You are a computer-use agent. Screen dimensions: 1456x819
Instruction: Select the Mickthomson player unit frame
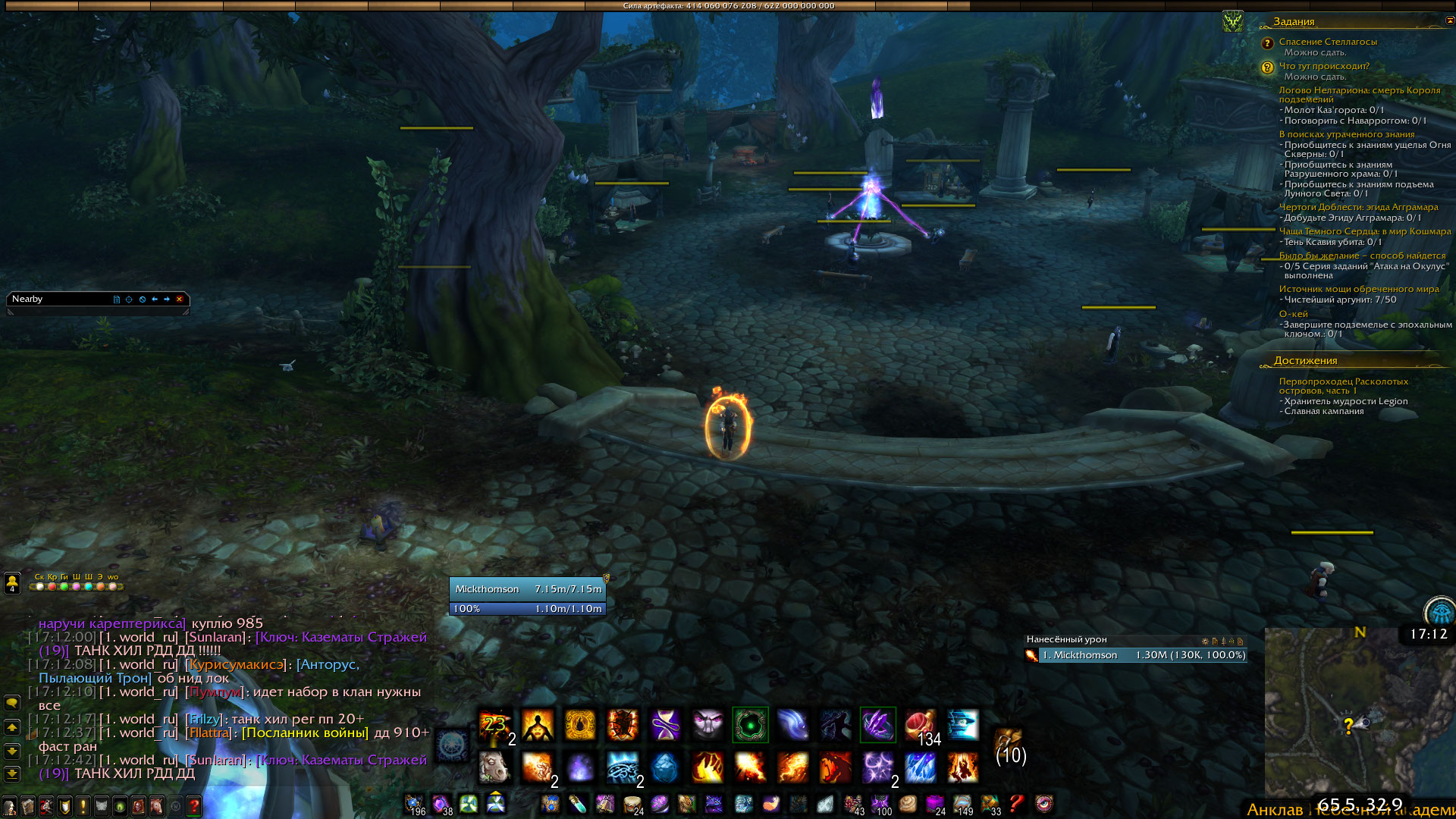tap(527, 589)
